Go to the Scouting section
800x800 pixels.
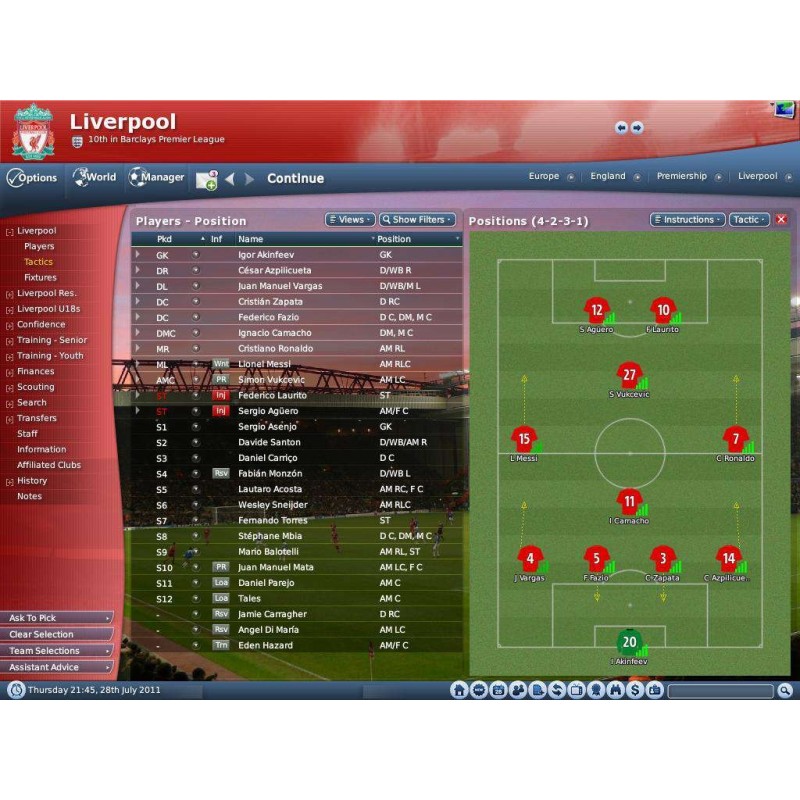coord(36,387)
